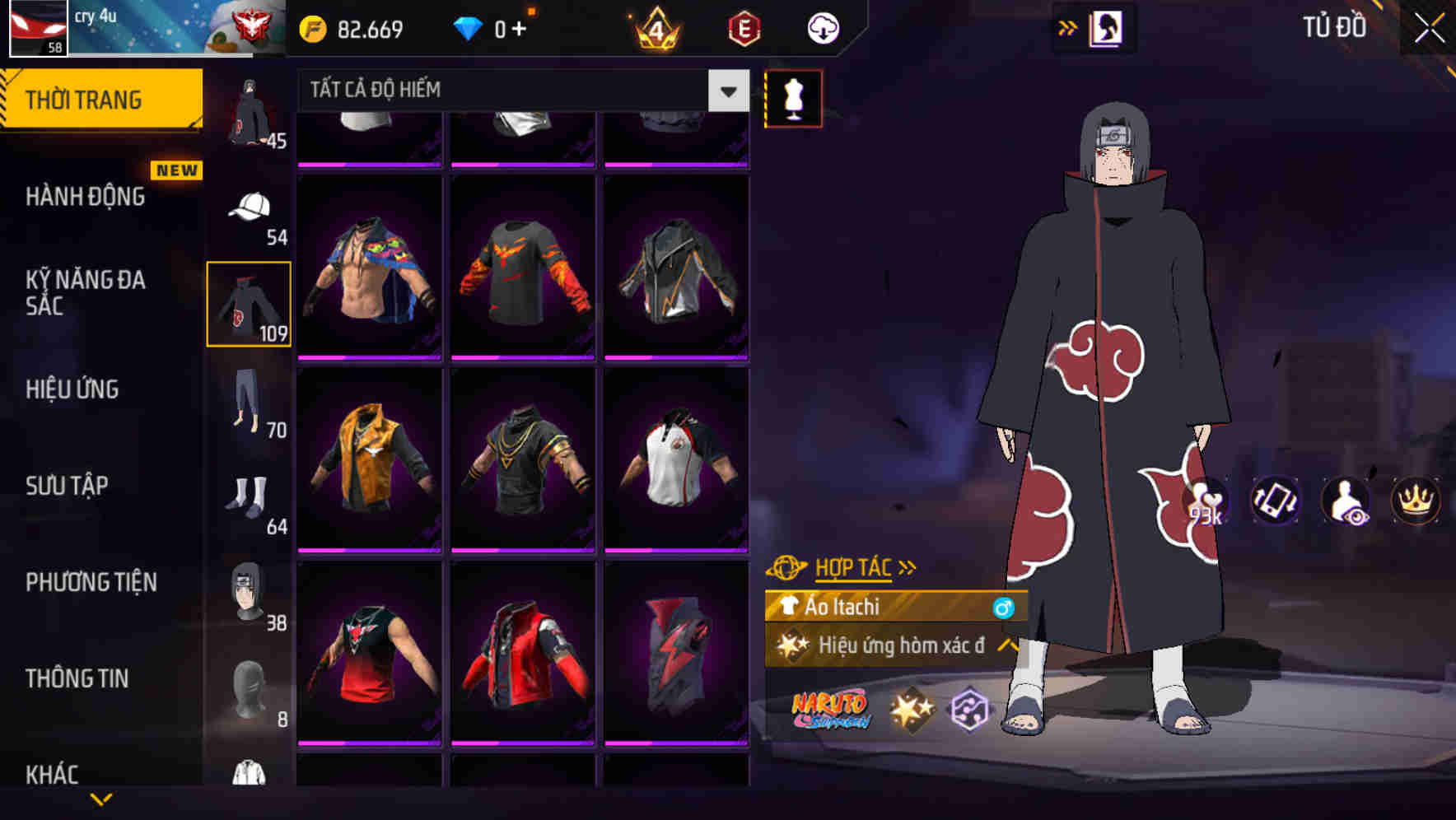Click the mannequin preset outfit icon
Viewport: 1456px width, 820px height.
793,97
